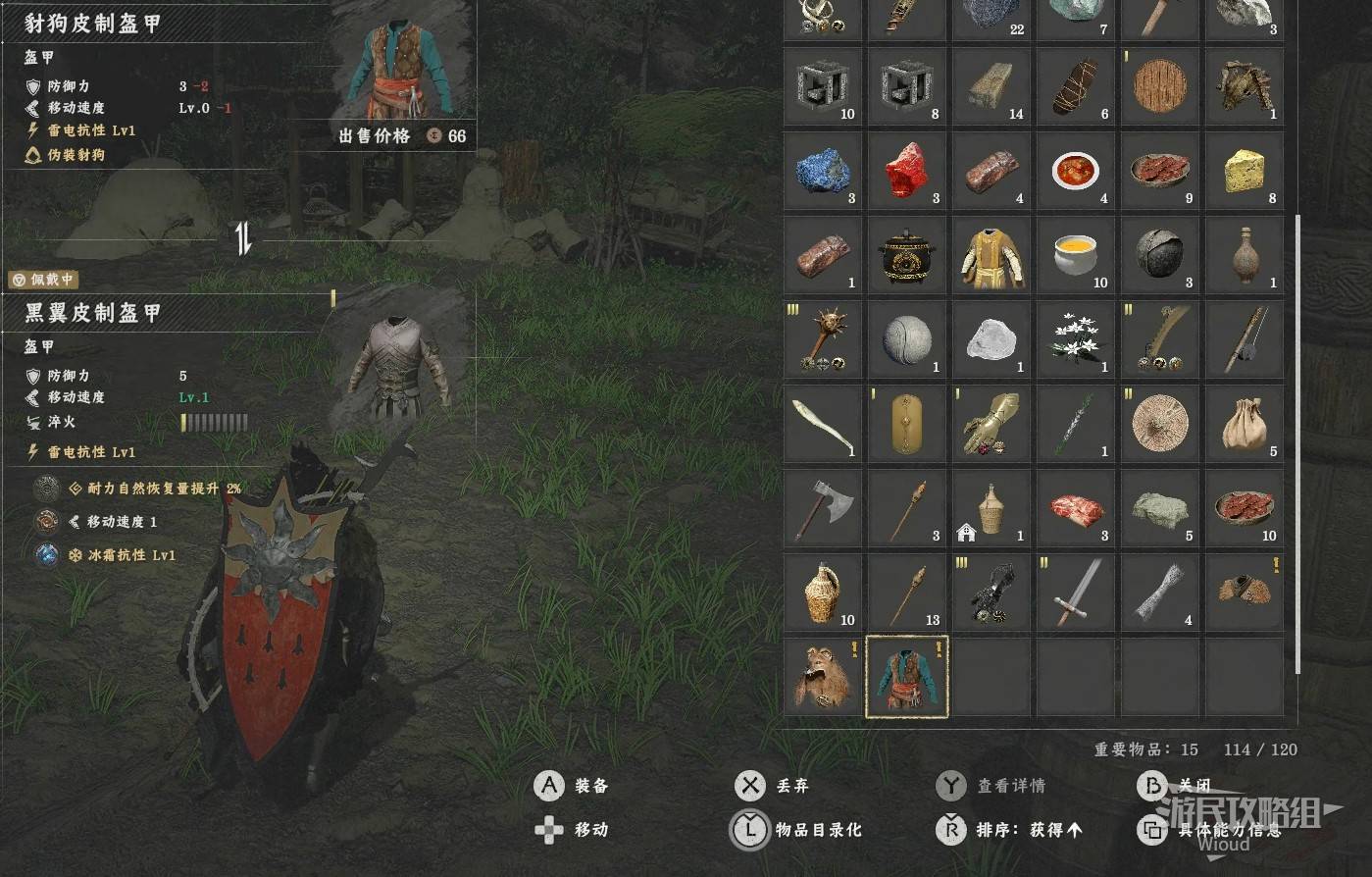Pick the cheese wedge in the inventory
The width and height of the screenshot is (1372, 877).
pos(1244,171)
